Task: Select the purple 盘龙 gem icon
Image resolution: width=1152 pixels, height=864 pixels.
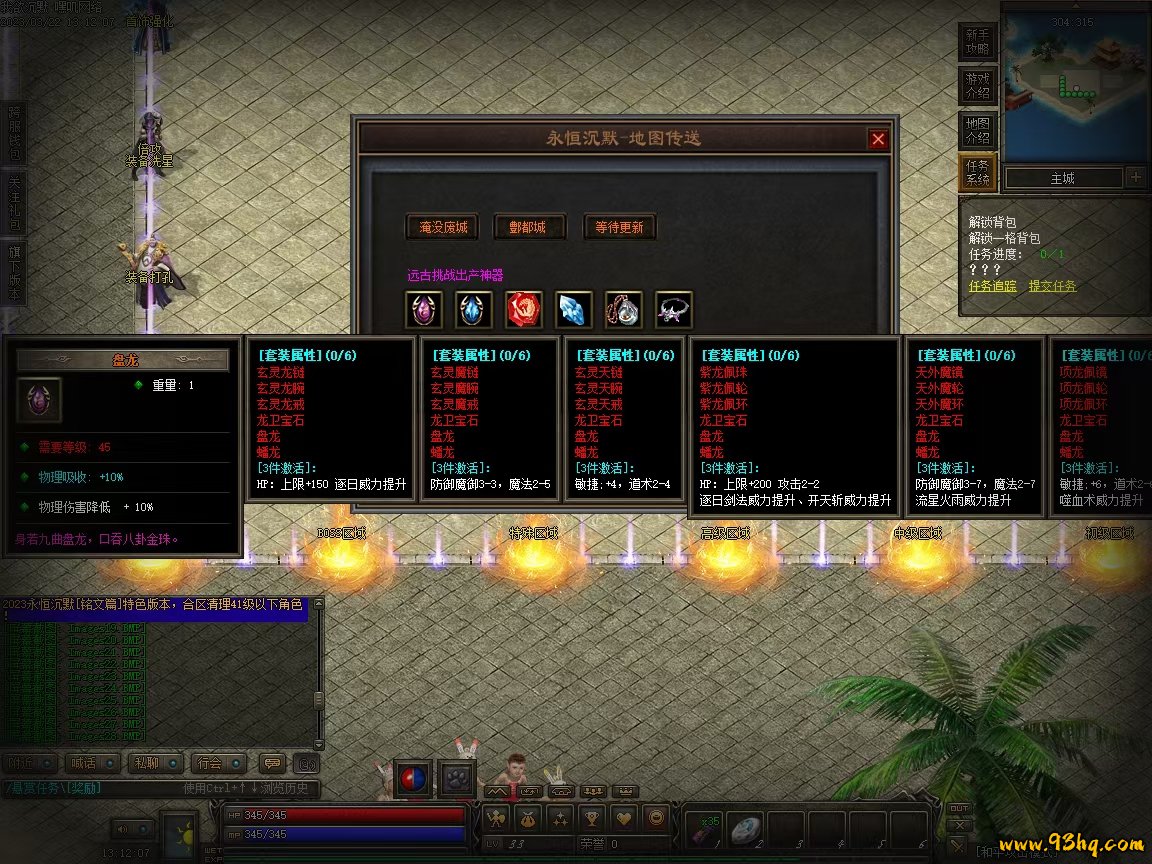Action: (x=424, y=310)
